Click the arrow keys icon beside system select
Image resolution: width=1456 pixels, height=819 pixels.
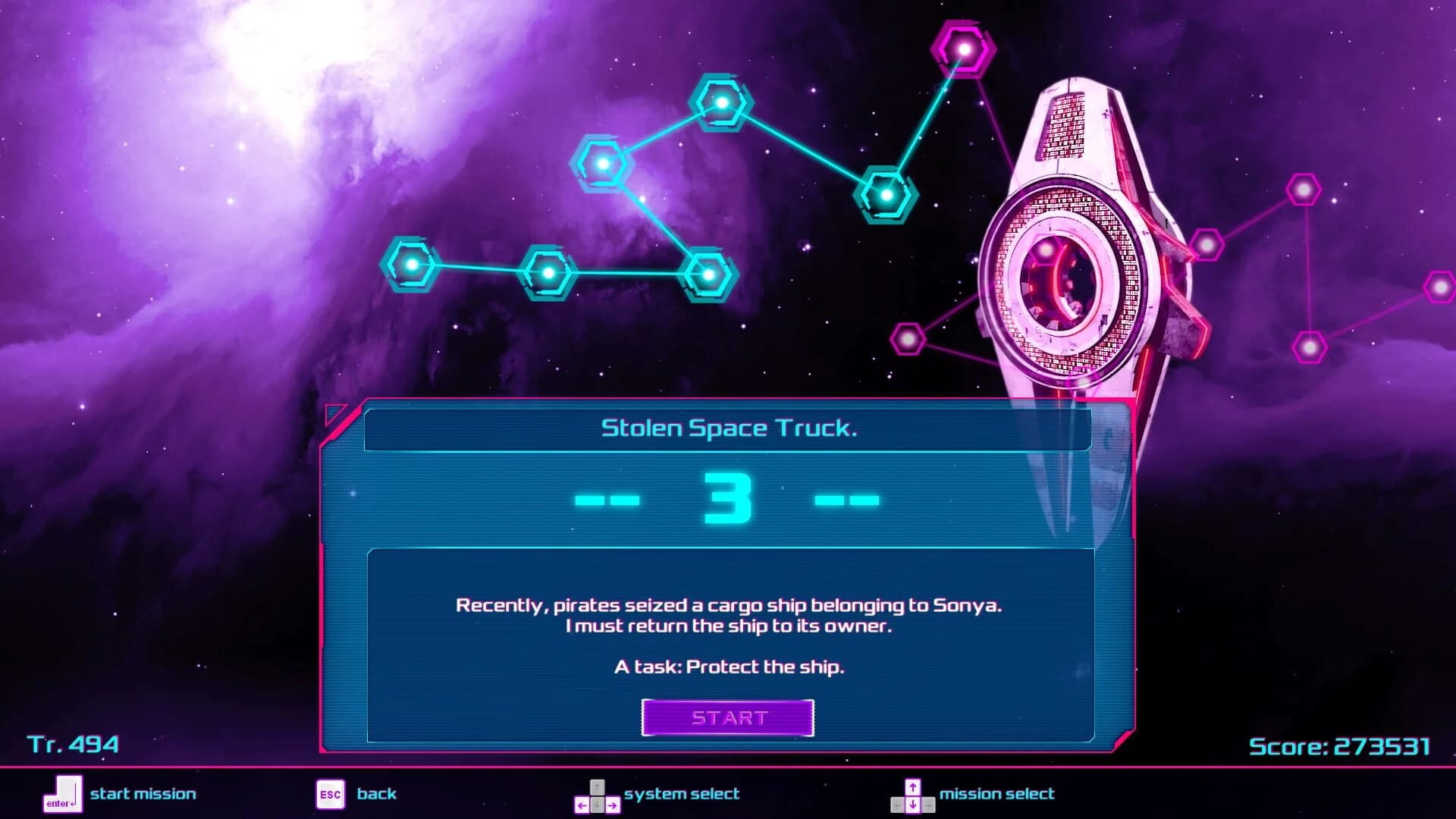[598, 794]
